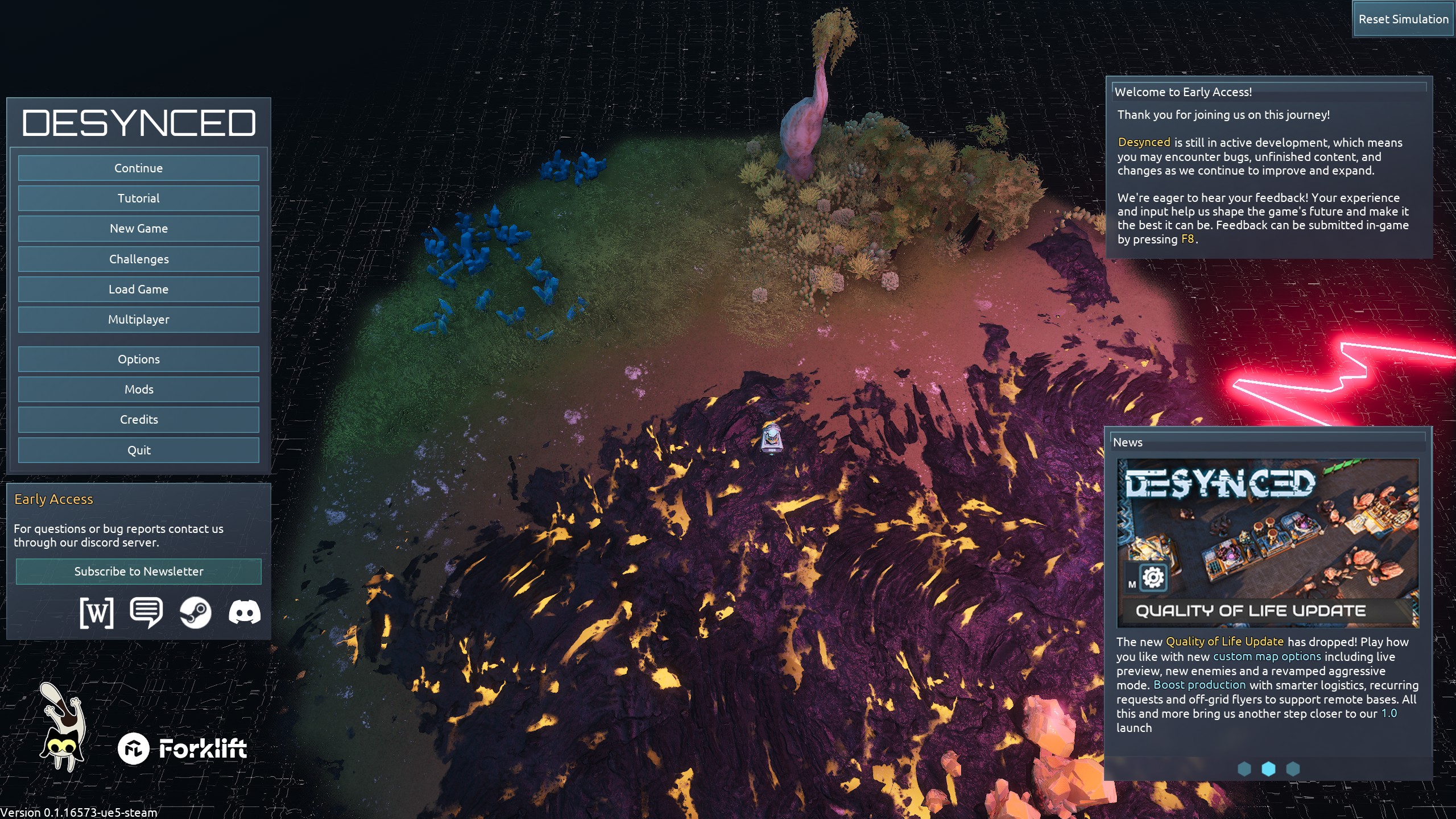The height and width of the screenshot is (819, 1456).
Task: Start a New Game
Action: [x=138, y=229]
